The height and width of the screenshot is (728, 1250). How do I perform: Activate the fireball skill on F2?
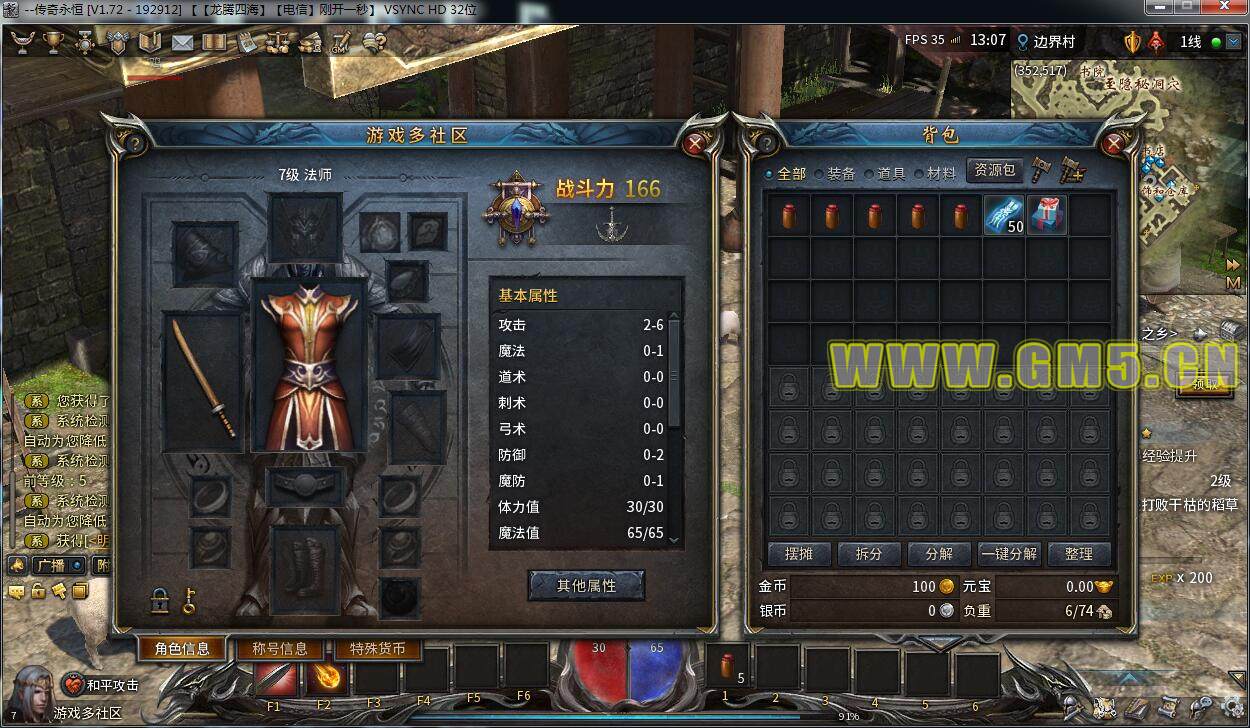coord(326,677)
